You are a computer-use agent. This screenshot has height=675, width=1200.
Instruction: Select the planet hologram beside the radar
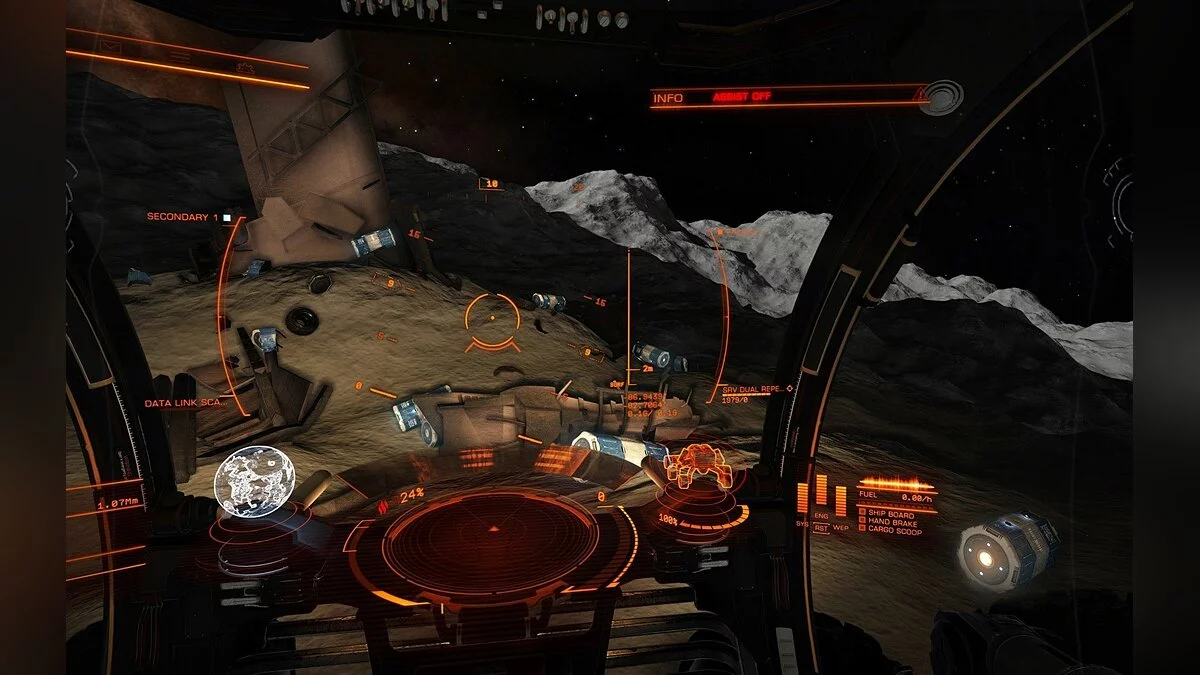coord(250,483)
